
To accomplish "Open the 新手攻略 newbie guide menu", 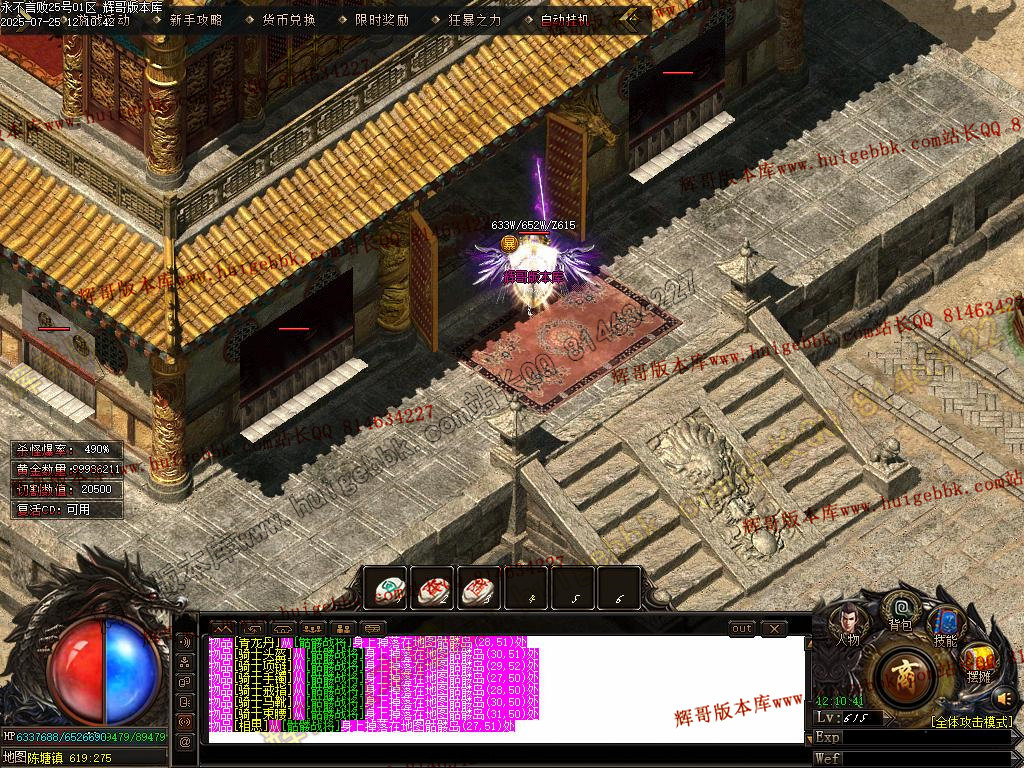I will (x=196, y=20).
